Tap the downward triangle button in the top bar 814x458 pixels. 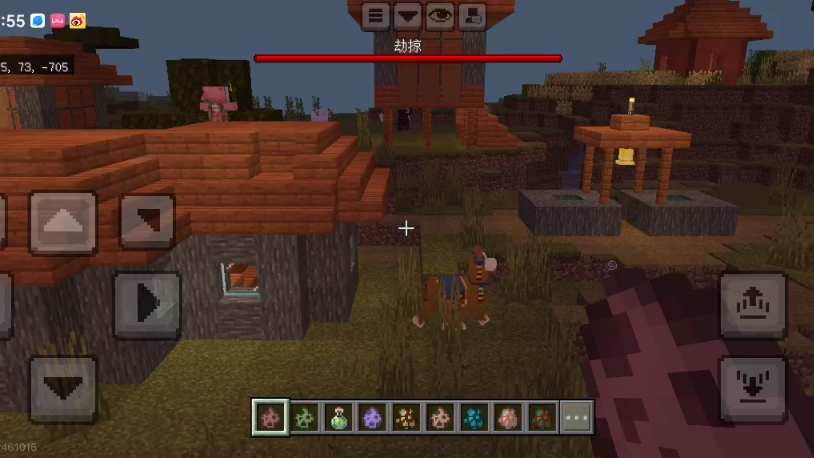click(407, 15)
